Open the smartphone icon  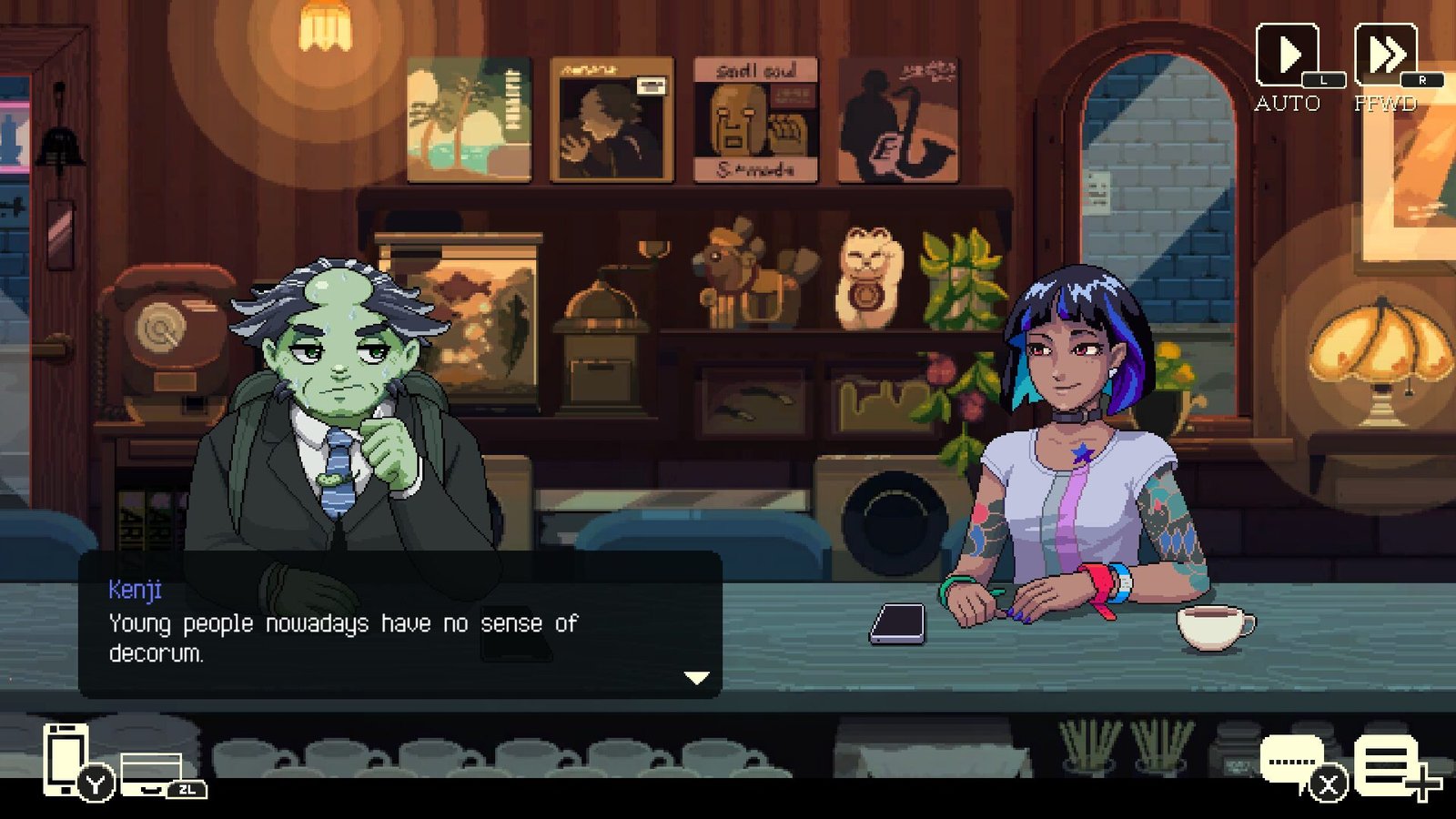tap(67, 758)
